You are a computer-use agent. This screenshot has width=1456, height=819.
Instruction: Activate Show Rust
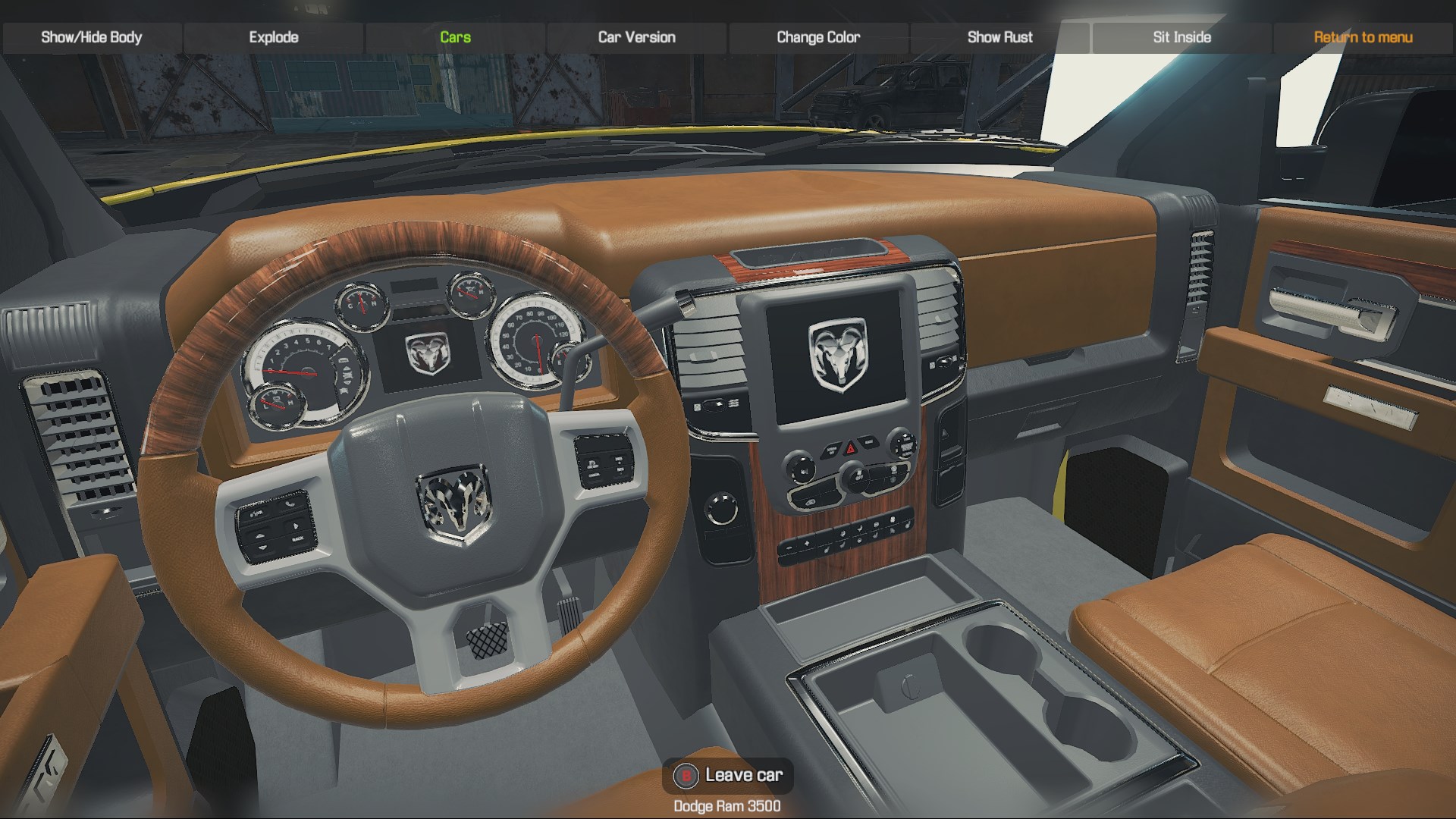coord(999,37)
